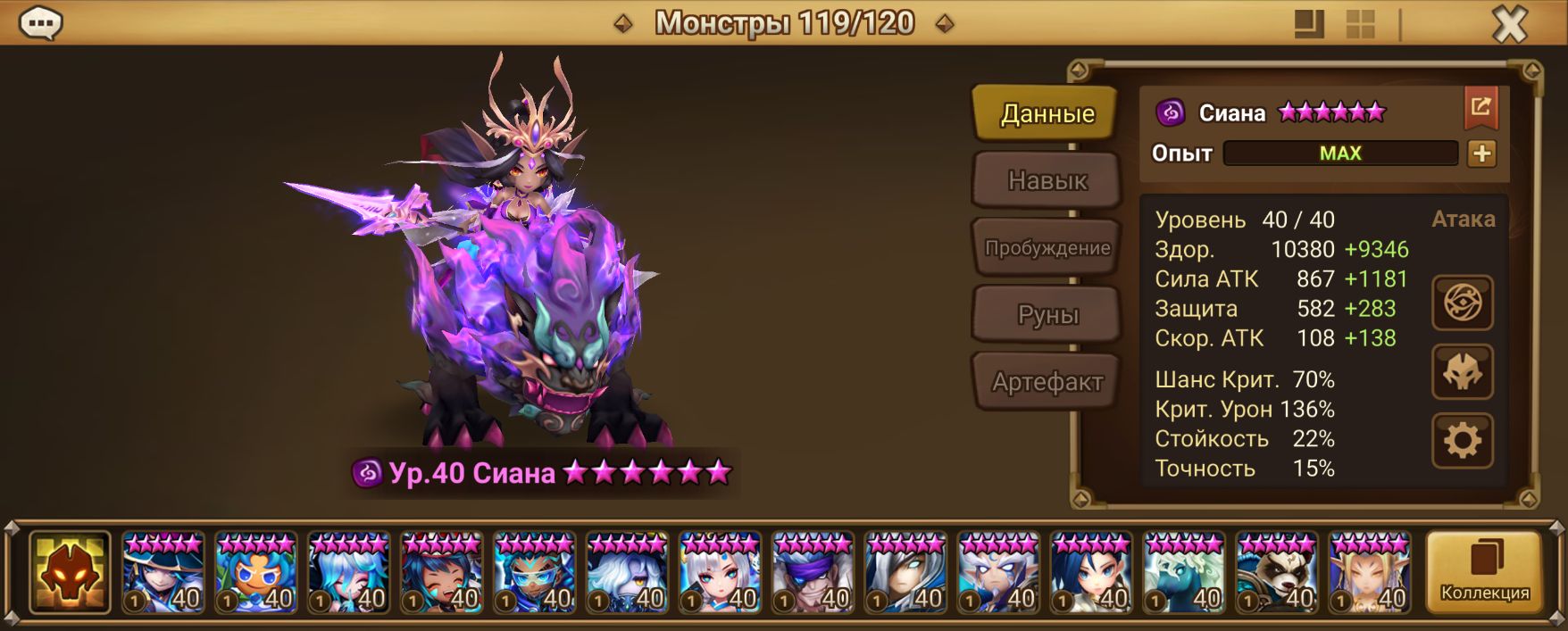Click the monster mask icon button
The height and width of the screenshot is (631, 1568).
[x=1462, y=371]
